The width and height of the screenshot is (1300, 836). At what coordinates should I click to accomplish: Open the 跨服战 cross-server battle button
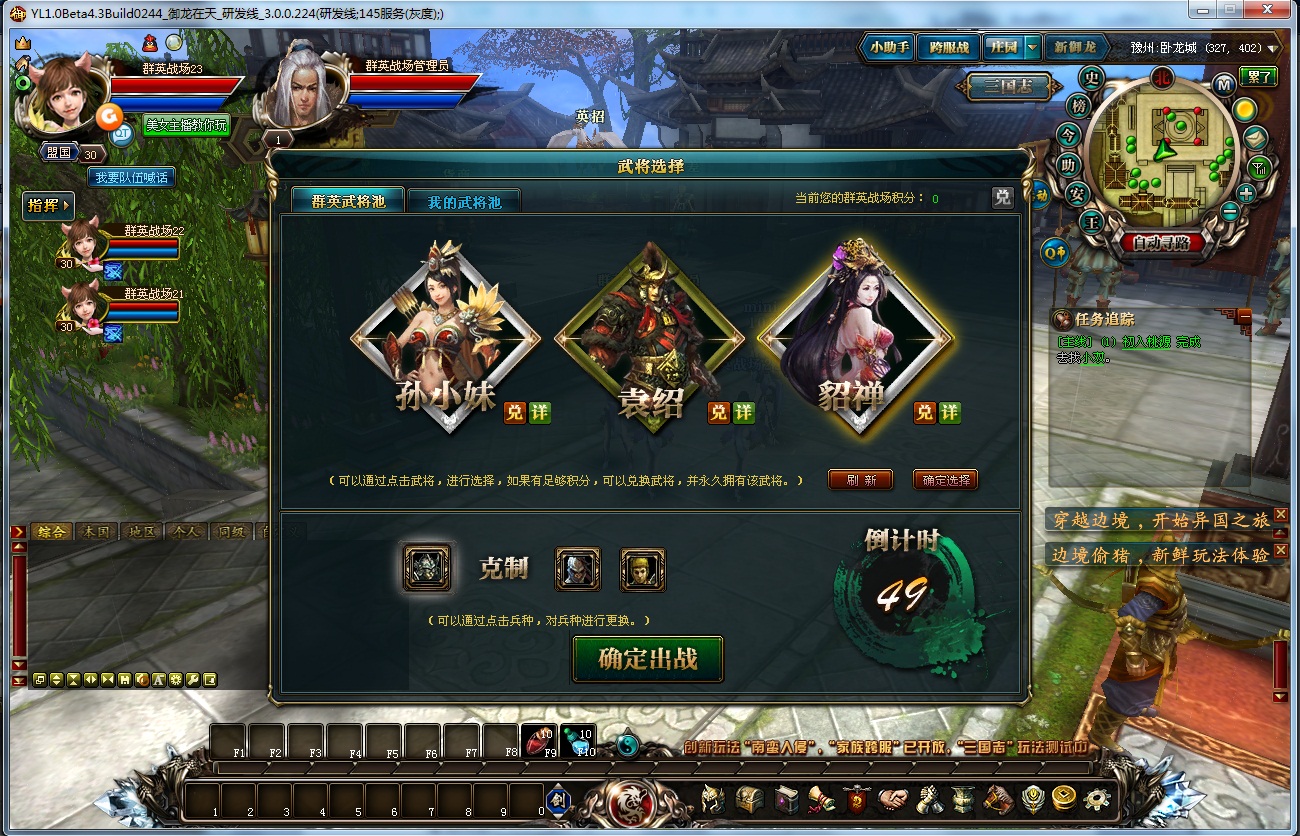(948, 47)
